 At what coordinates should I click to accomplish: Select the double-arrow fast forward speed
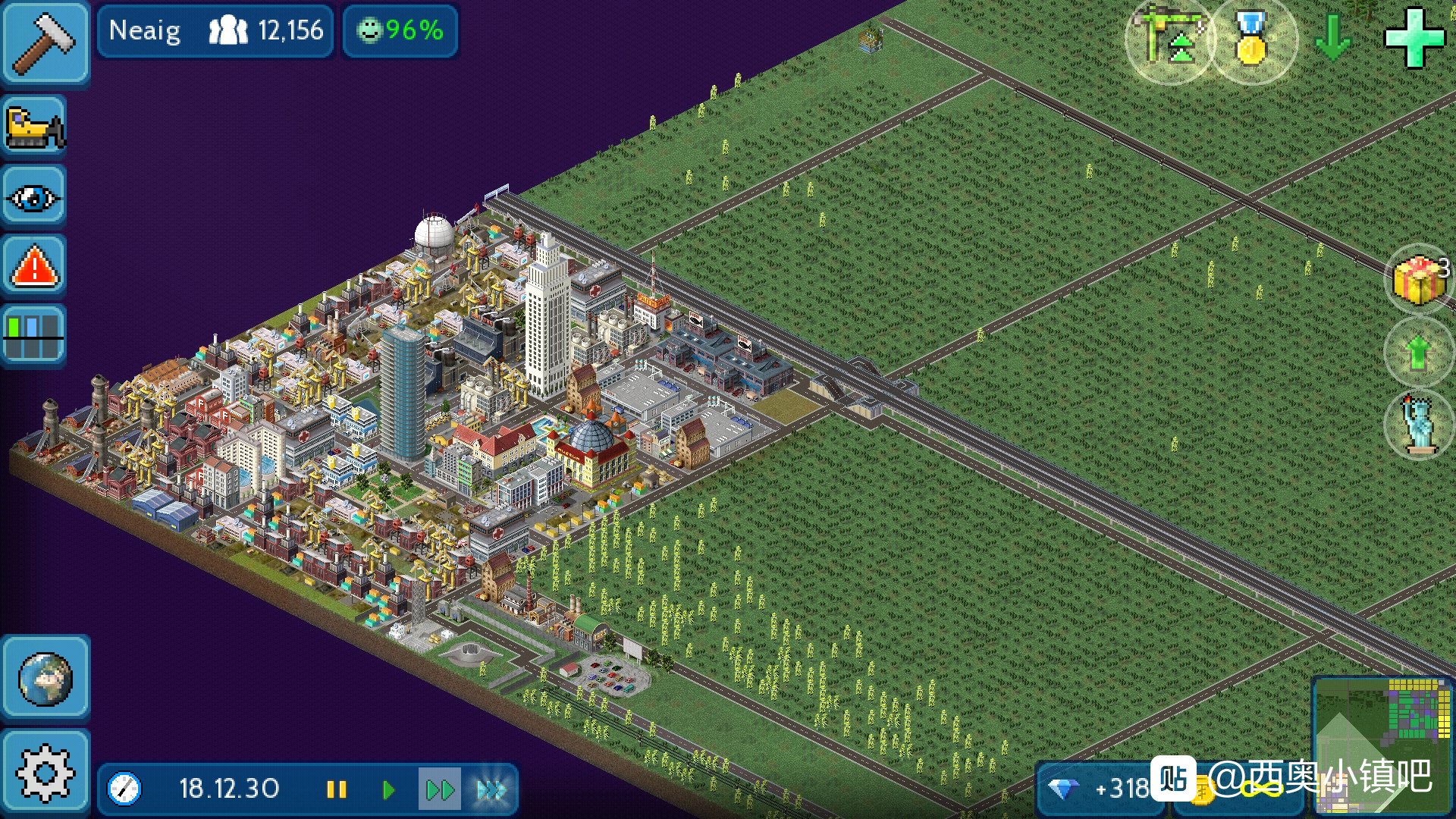click(x=439, y=790)
